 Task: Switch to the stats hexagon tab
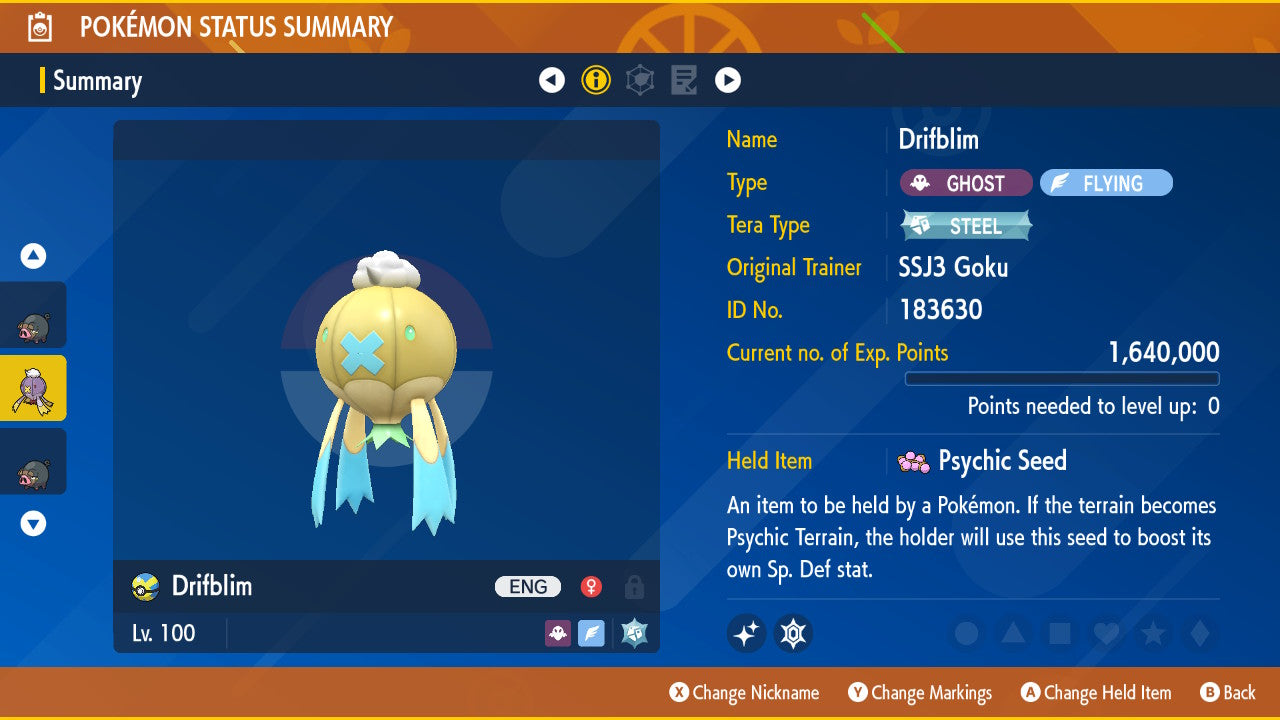(x=640, y=80)
